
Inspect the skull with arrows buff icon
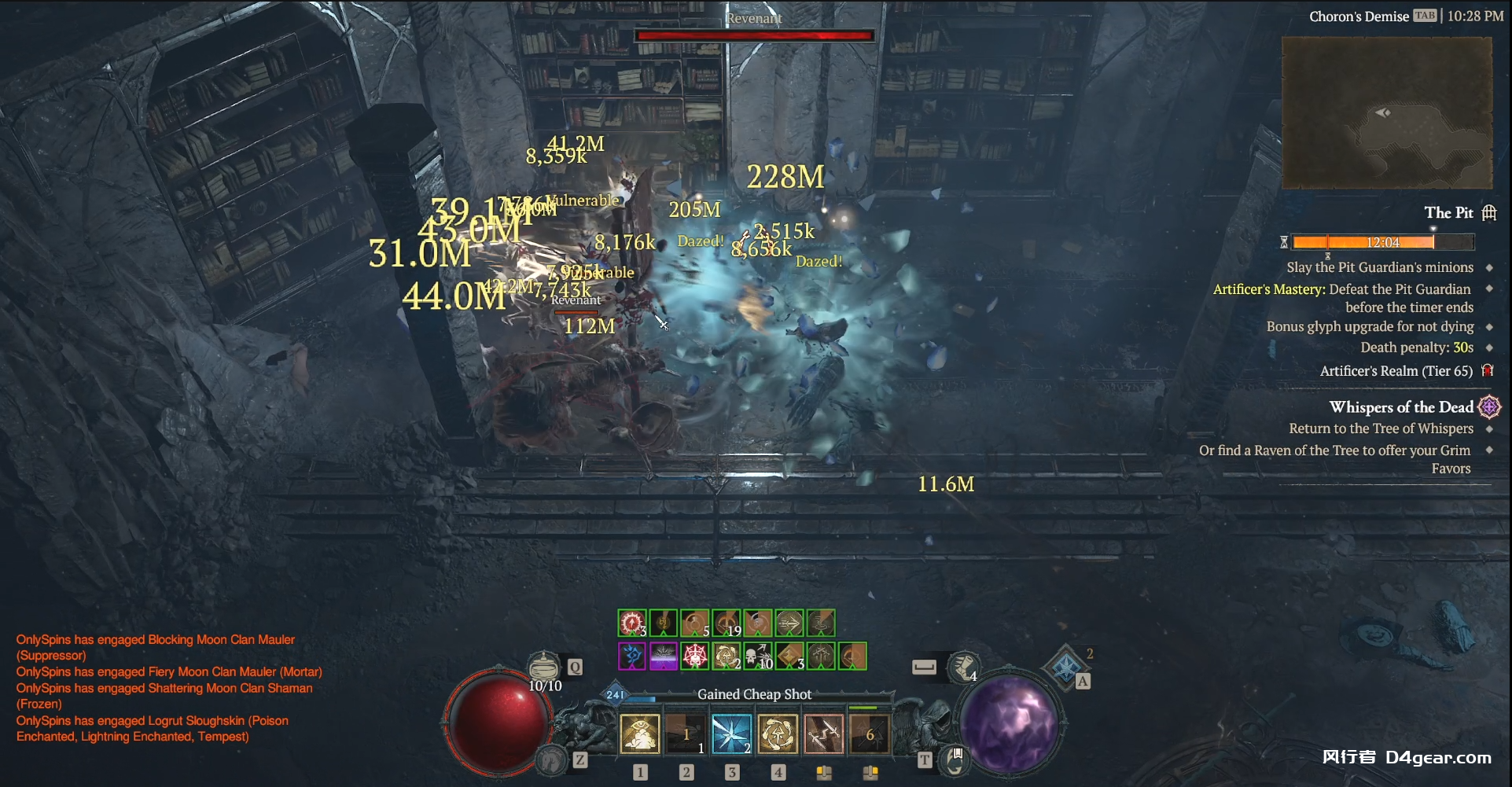click(758, 656)
